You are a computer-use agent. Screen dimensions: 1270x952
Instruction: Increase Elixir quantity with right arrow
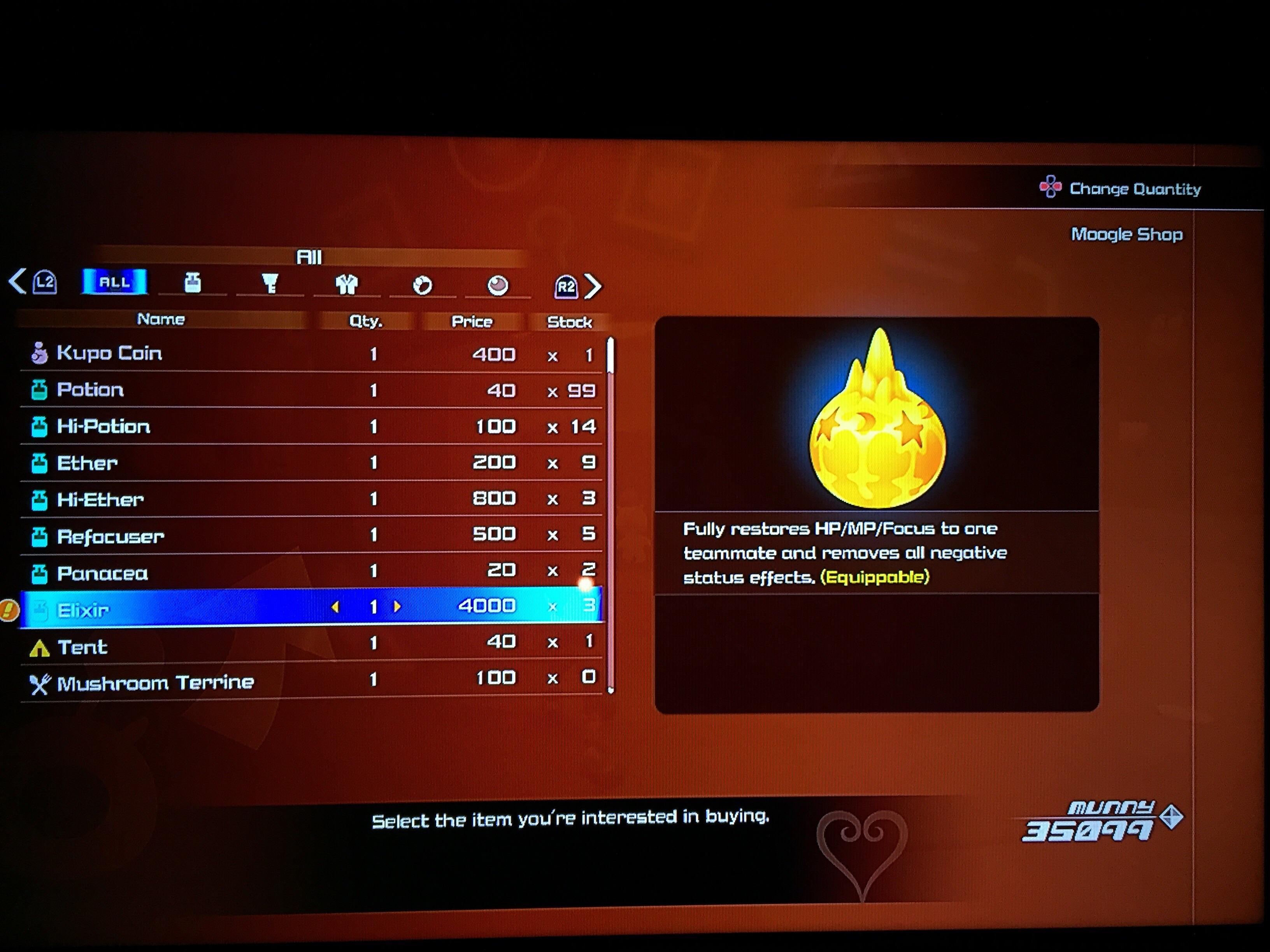(397, 607)
